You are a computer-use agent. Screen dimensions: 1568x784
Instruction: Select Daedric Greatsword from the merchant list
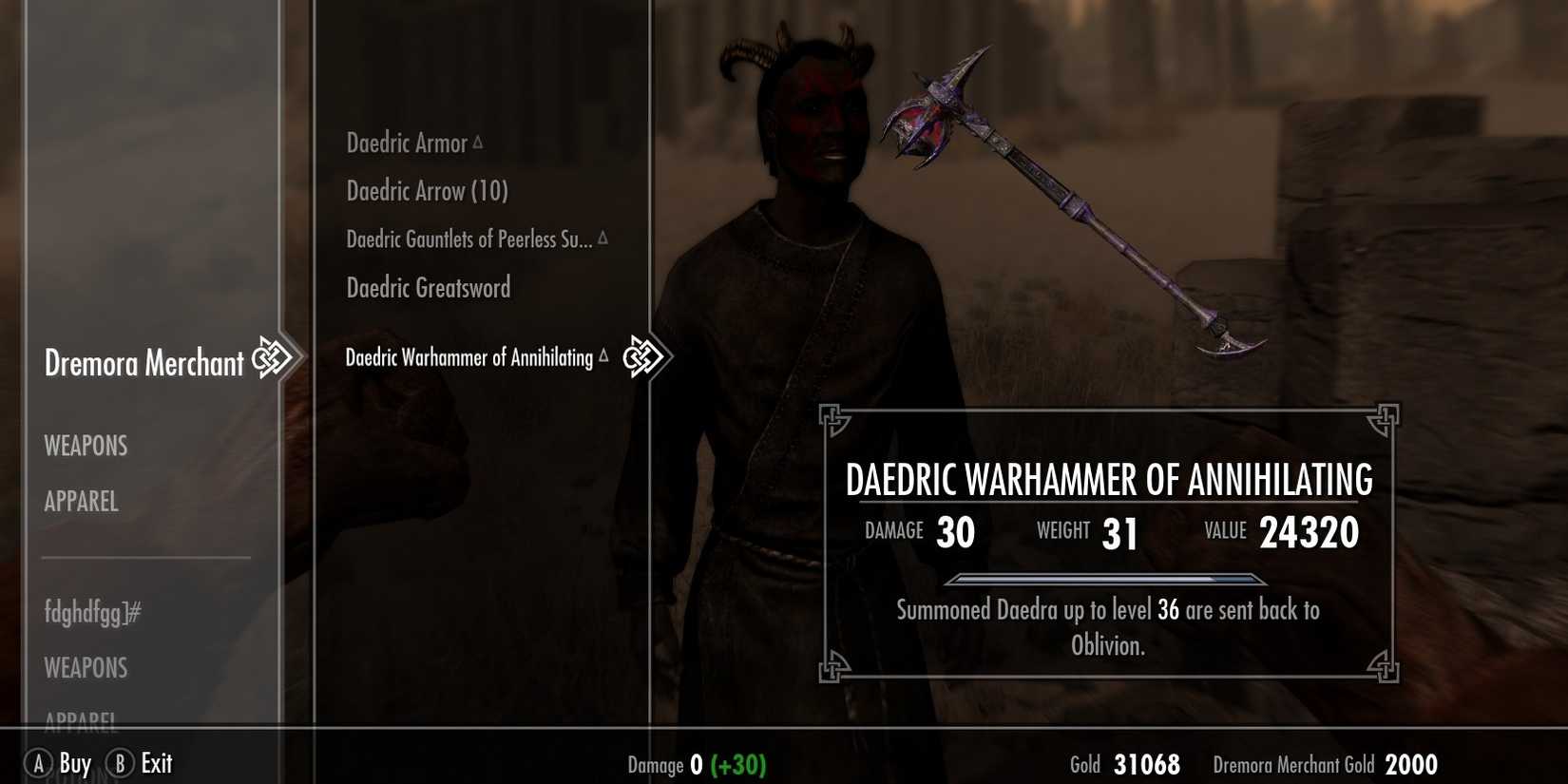coord(429,287)
